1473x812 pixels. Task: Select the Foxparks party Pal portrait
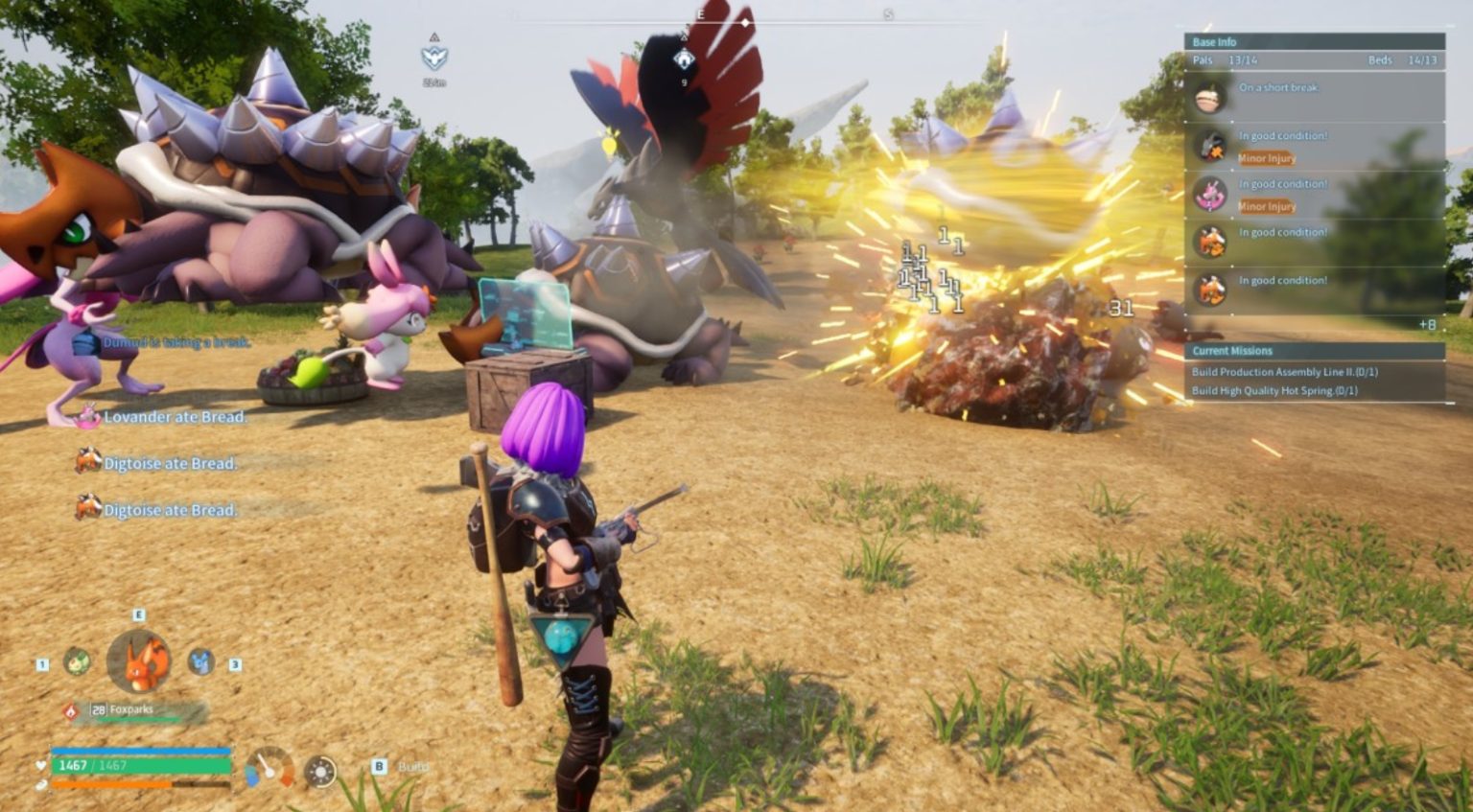pyautogui.click(x=140, y=661)
